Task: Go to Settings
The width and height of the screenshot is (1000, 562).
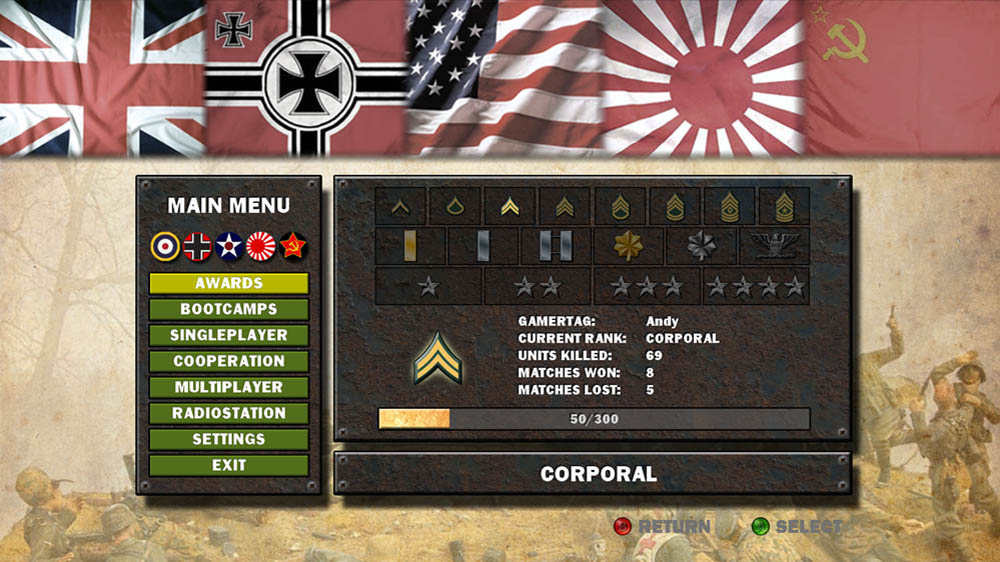Action: pyautogui.click(x=229, y=440)
